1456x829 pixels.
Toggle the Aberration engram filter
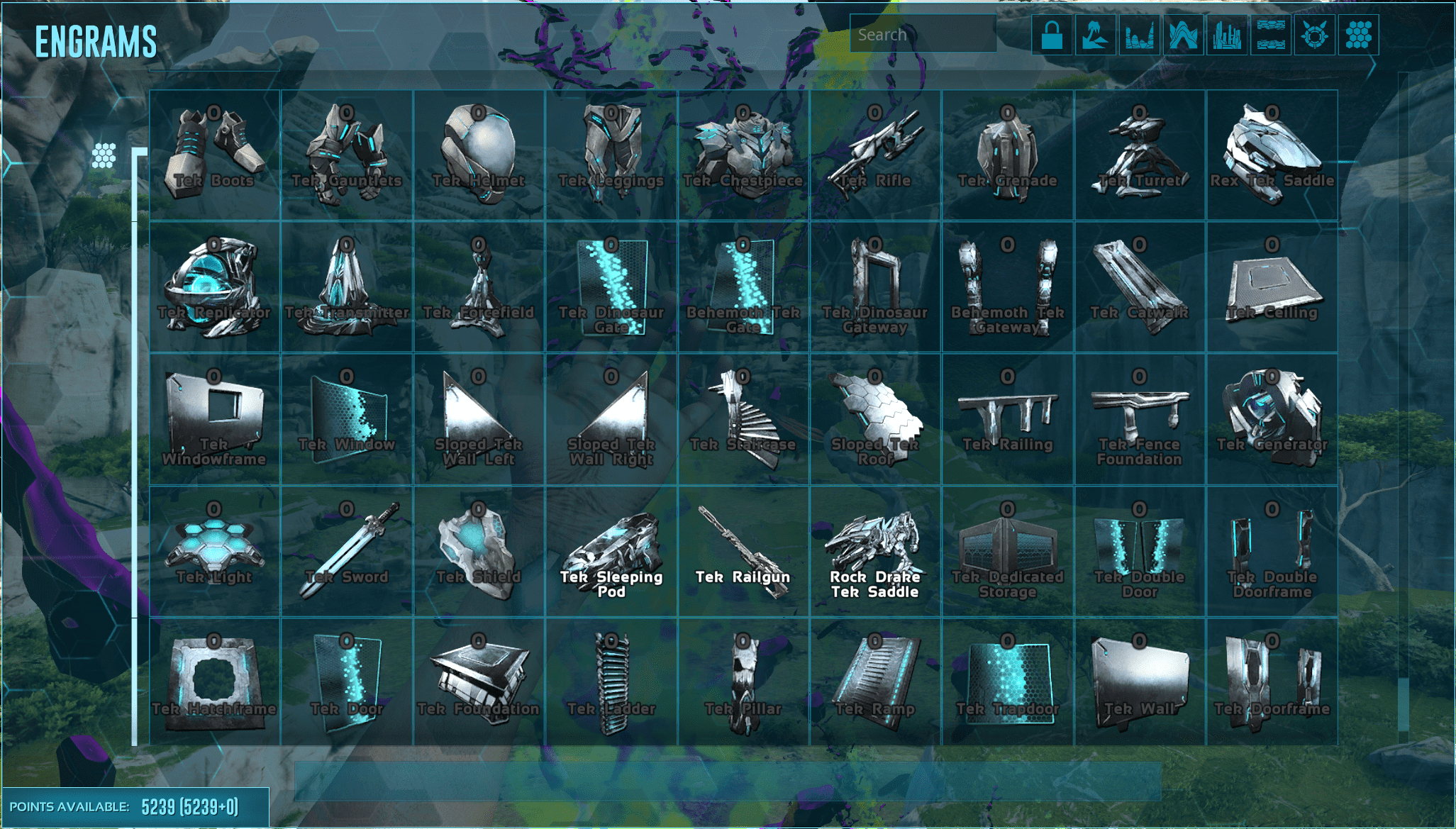coord(1185,35)
